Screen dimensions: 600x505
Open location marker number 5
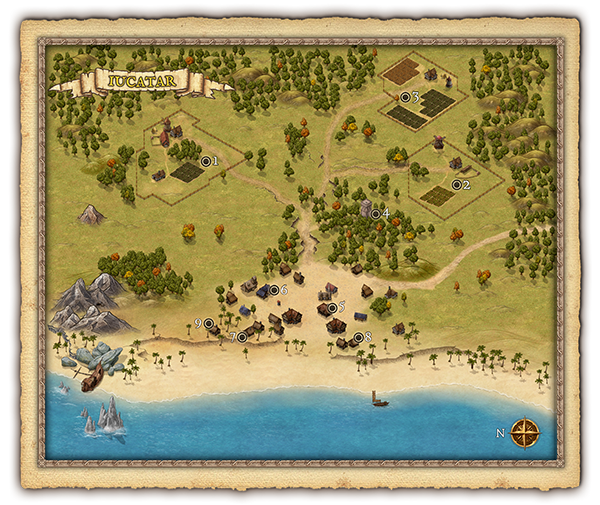tap(331, 307)
